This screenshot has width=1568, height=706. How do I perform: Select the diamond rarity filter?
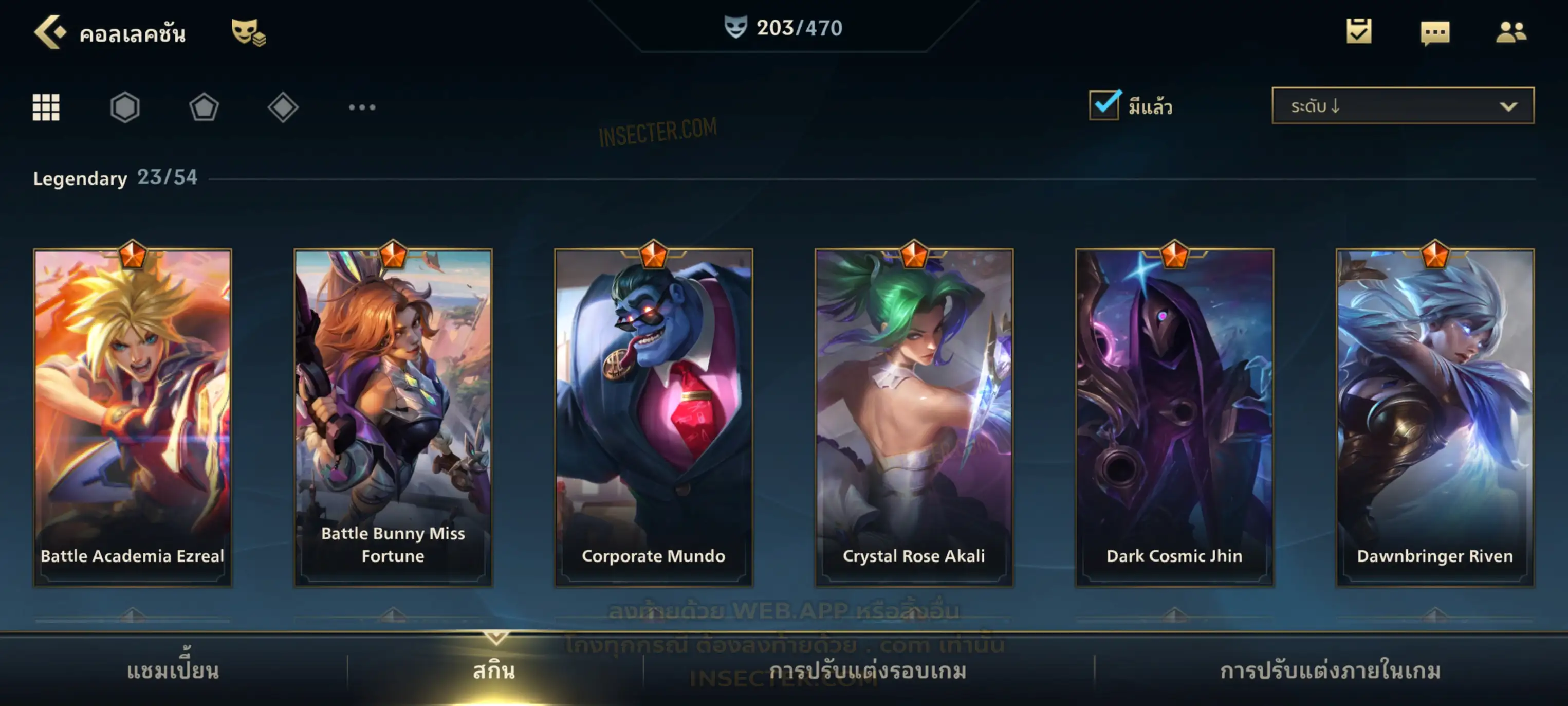[283, 107]
